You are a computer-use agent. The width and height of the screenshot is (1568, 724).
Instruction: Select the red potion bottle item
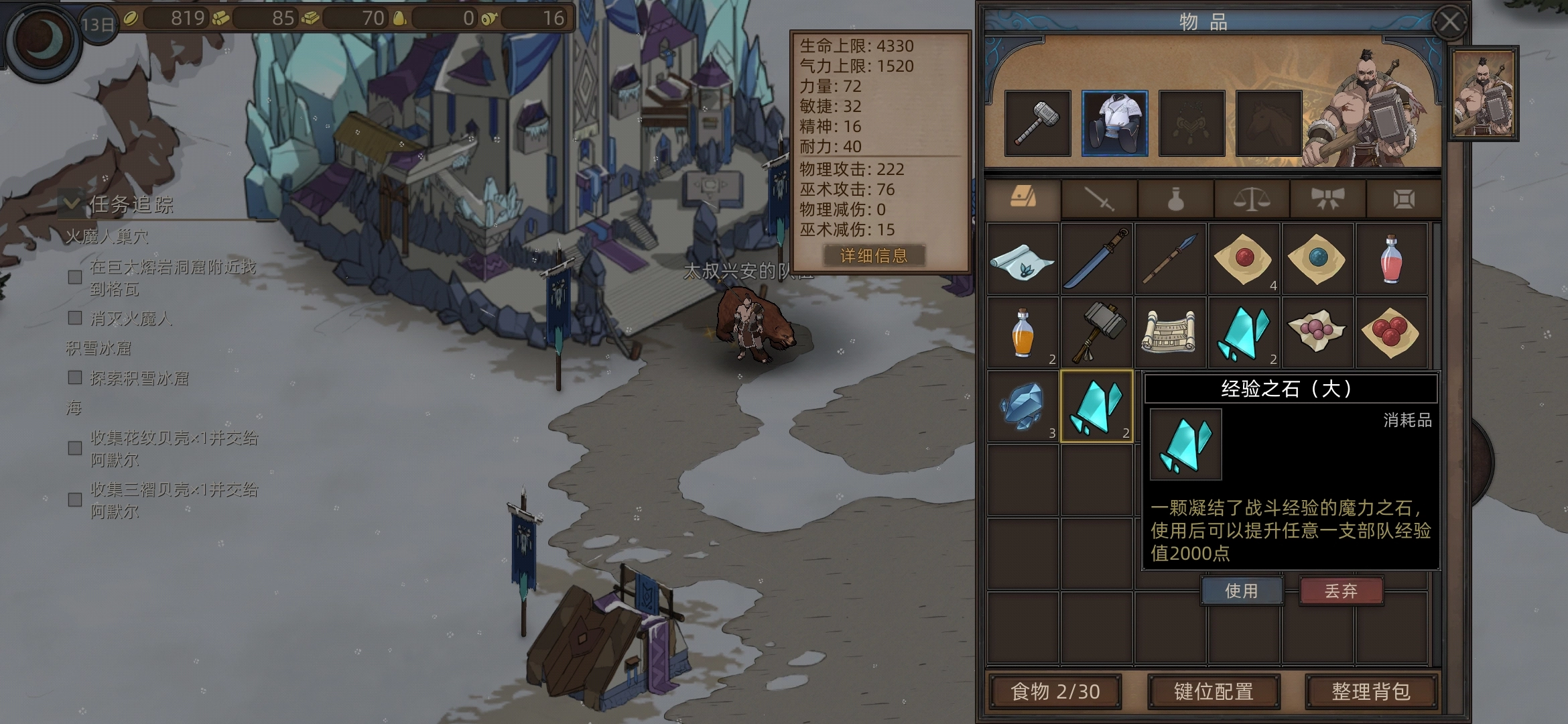[x=1391, y=259]
